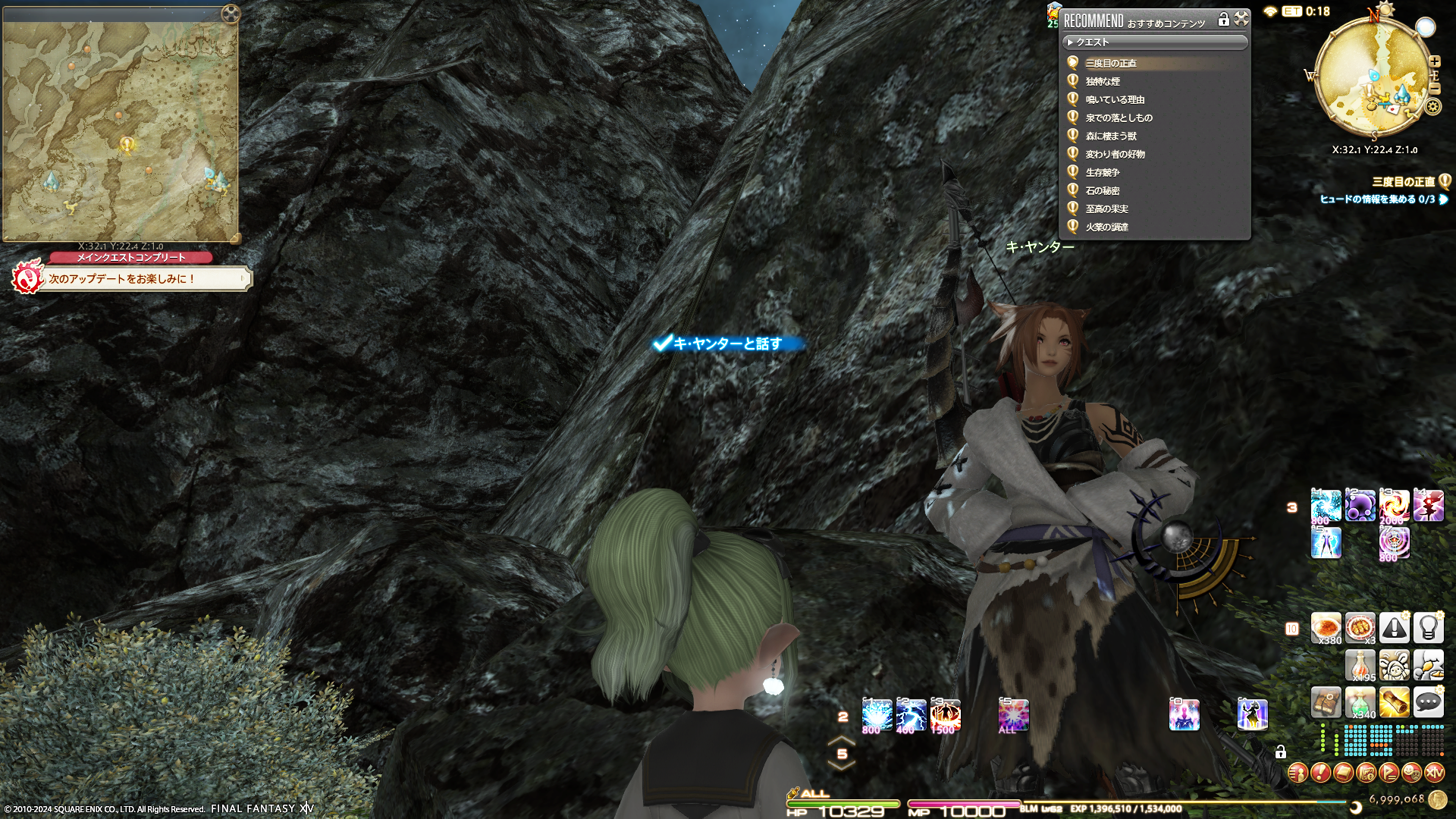Zoom in the compass minimap
This screenshot has width=1456, height=819.
click(1435, 61)
